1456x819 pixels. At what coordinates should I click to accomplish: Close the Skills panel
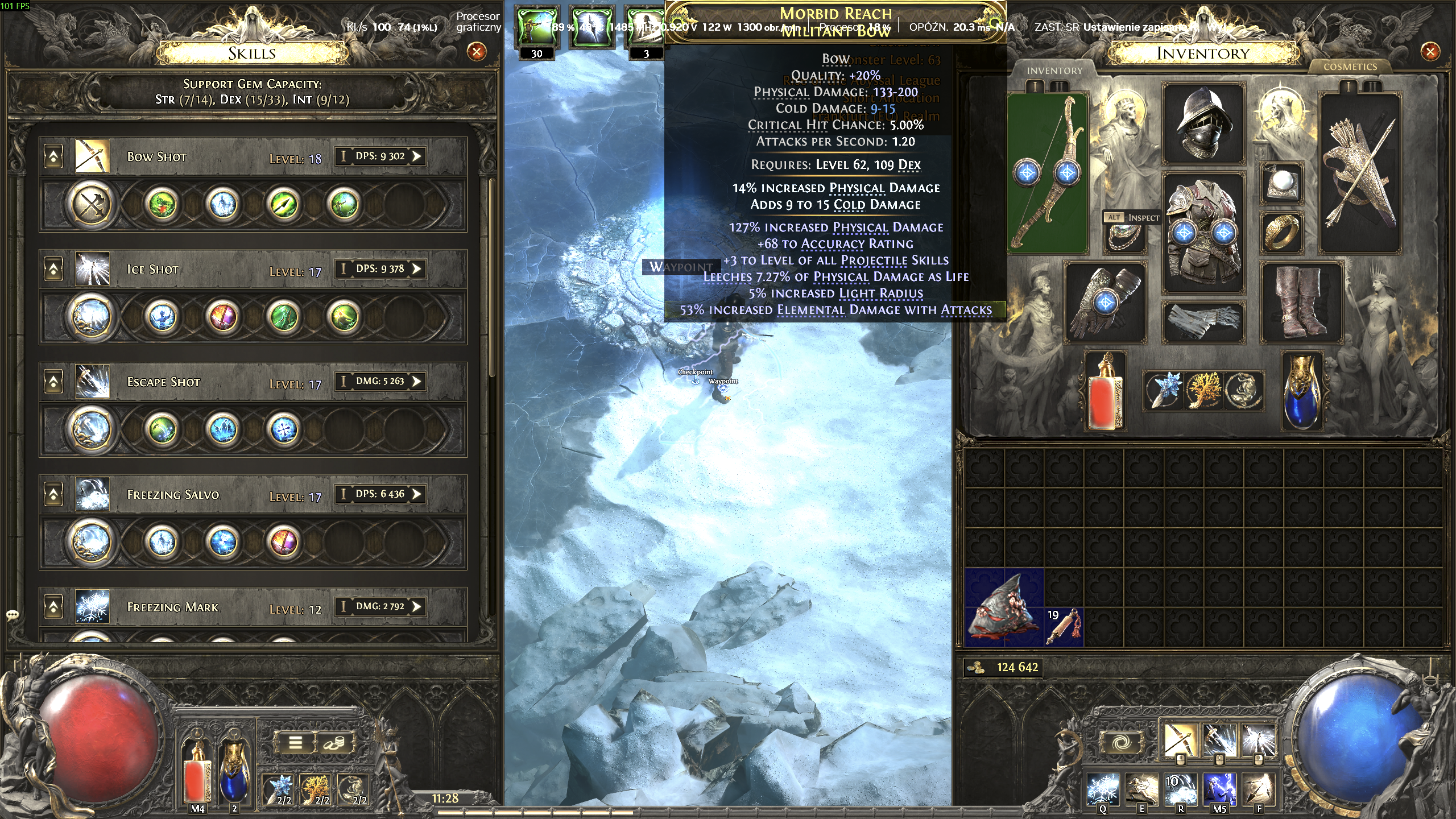(x=477, y=52)
